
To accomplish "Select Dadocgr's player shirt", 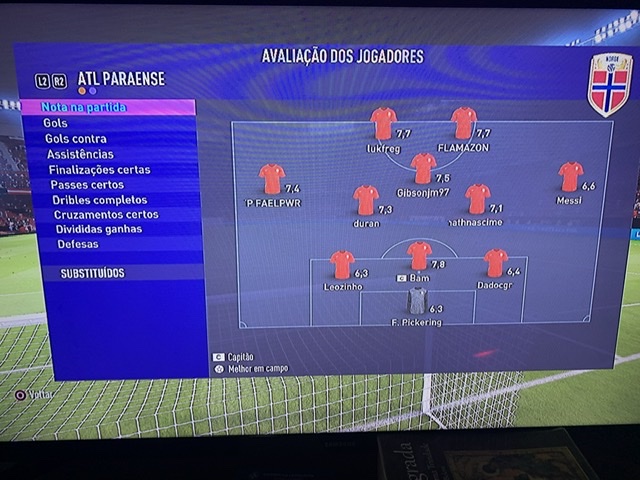I will tap(496, 262).
